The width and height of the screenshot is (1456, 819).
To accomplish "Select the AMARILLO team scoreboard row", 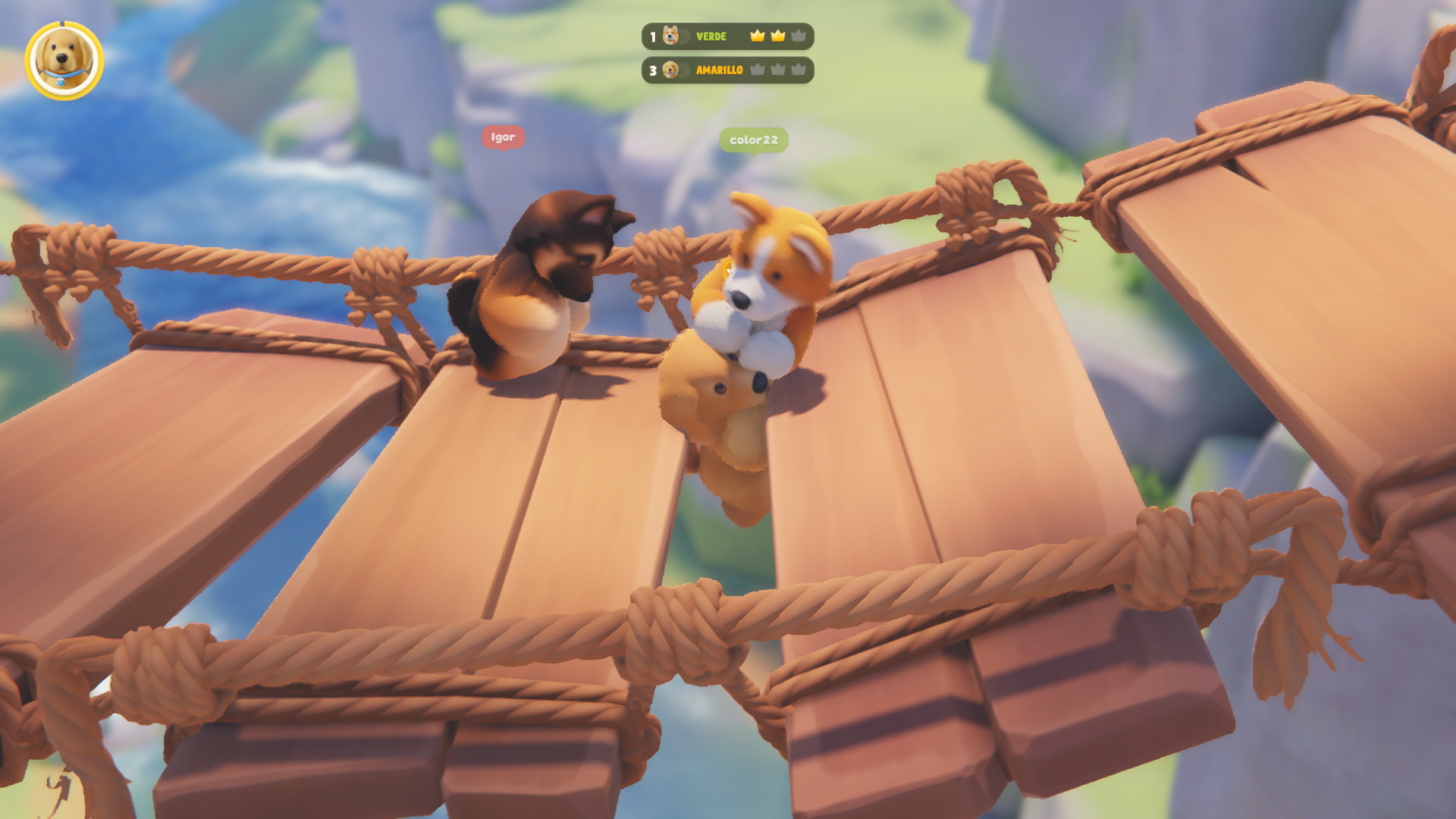I will coord(727,71).
